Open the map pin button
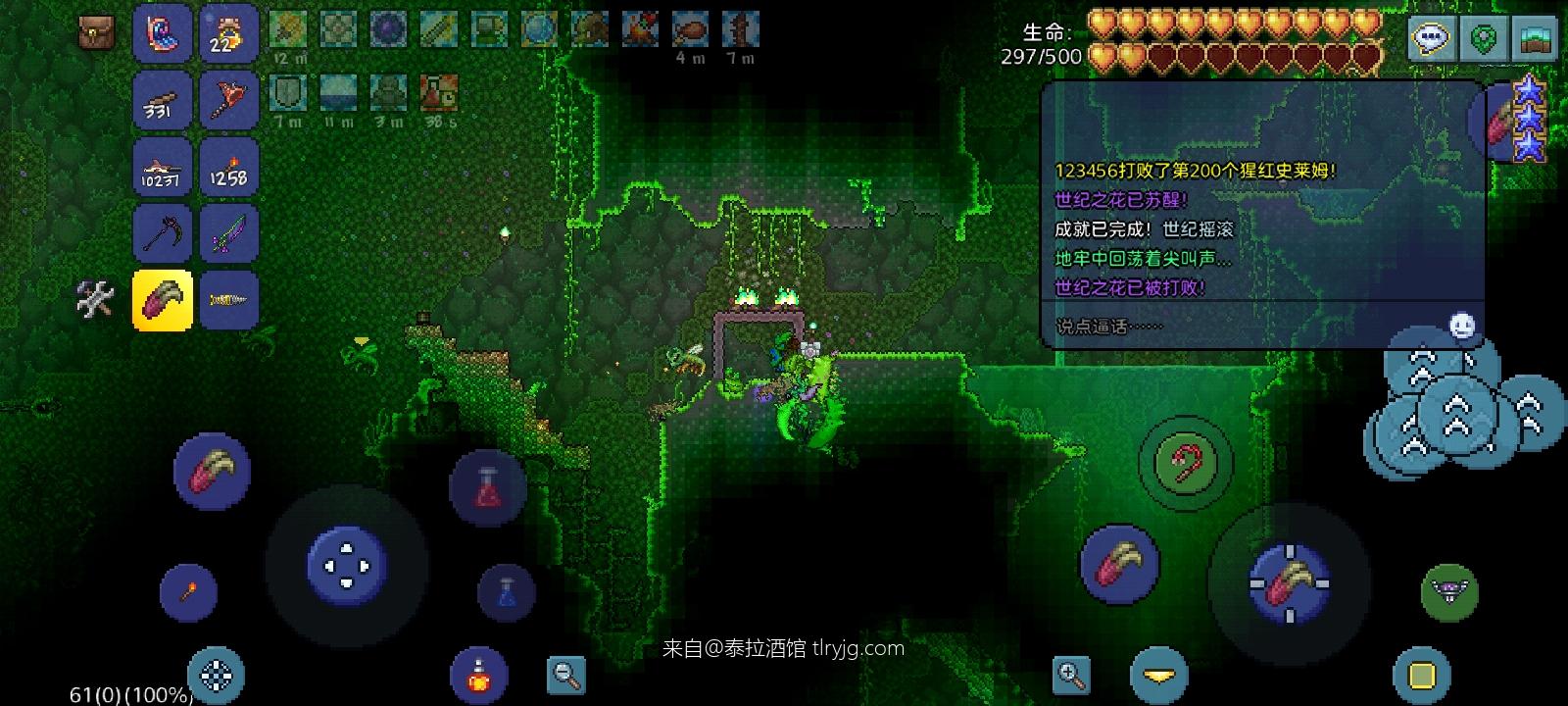The width and height of the screenshot is (1568, 706). click(1485, 39)
